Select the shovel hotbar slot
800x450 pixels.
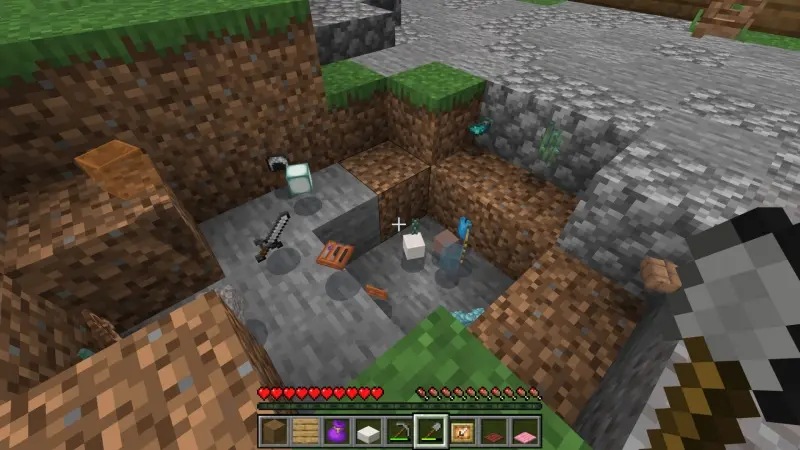pyautogui.click(x=431, y=432)
